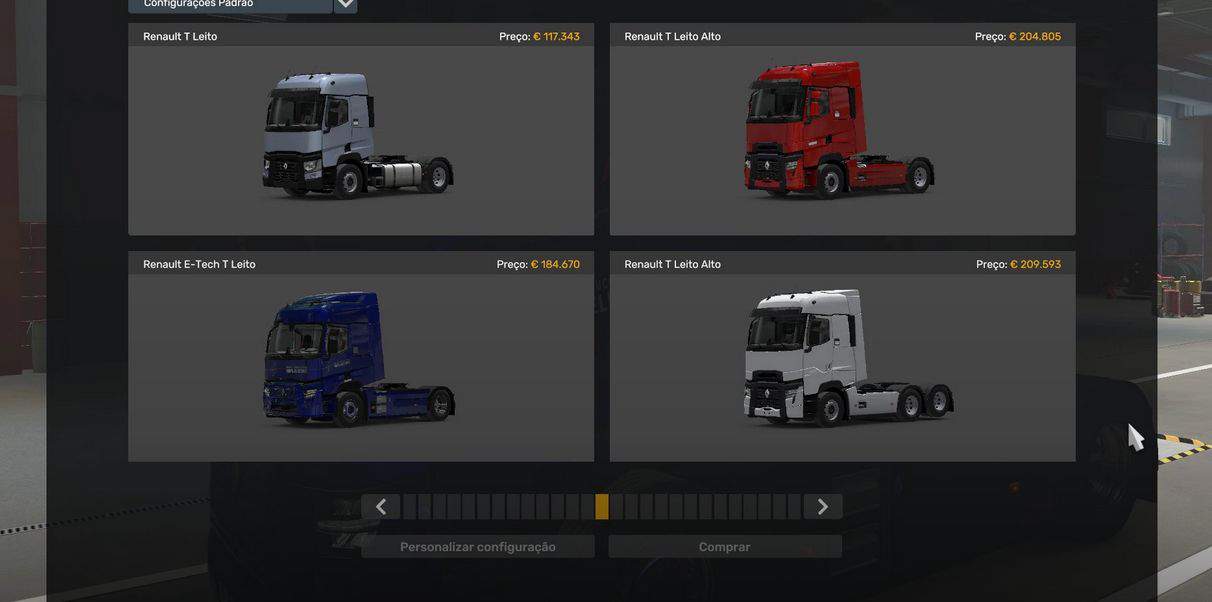Screen dimensions: 1212x602
Task: Click the Comprar button
Action: (725, 547)
